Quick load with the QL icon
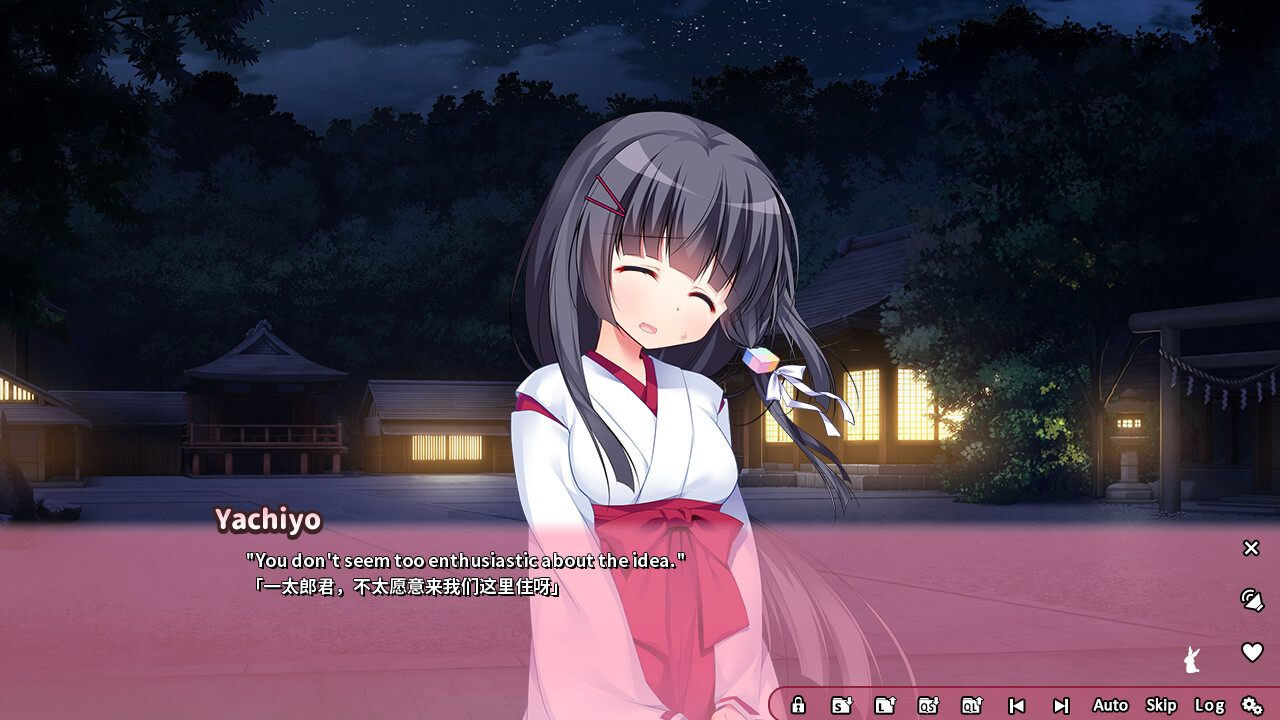The image size is (1280, 720). point(971,705)
